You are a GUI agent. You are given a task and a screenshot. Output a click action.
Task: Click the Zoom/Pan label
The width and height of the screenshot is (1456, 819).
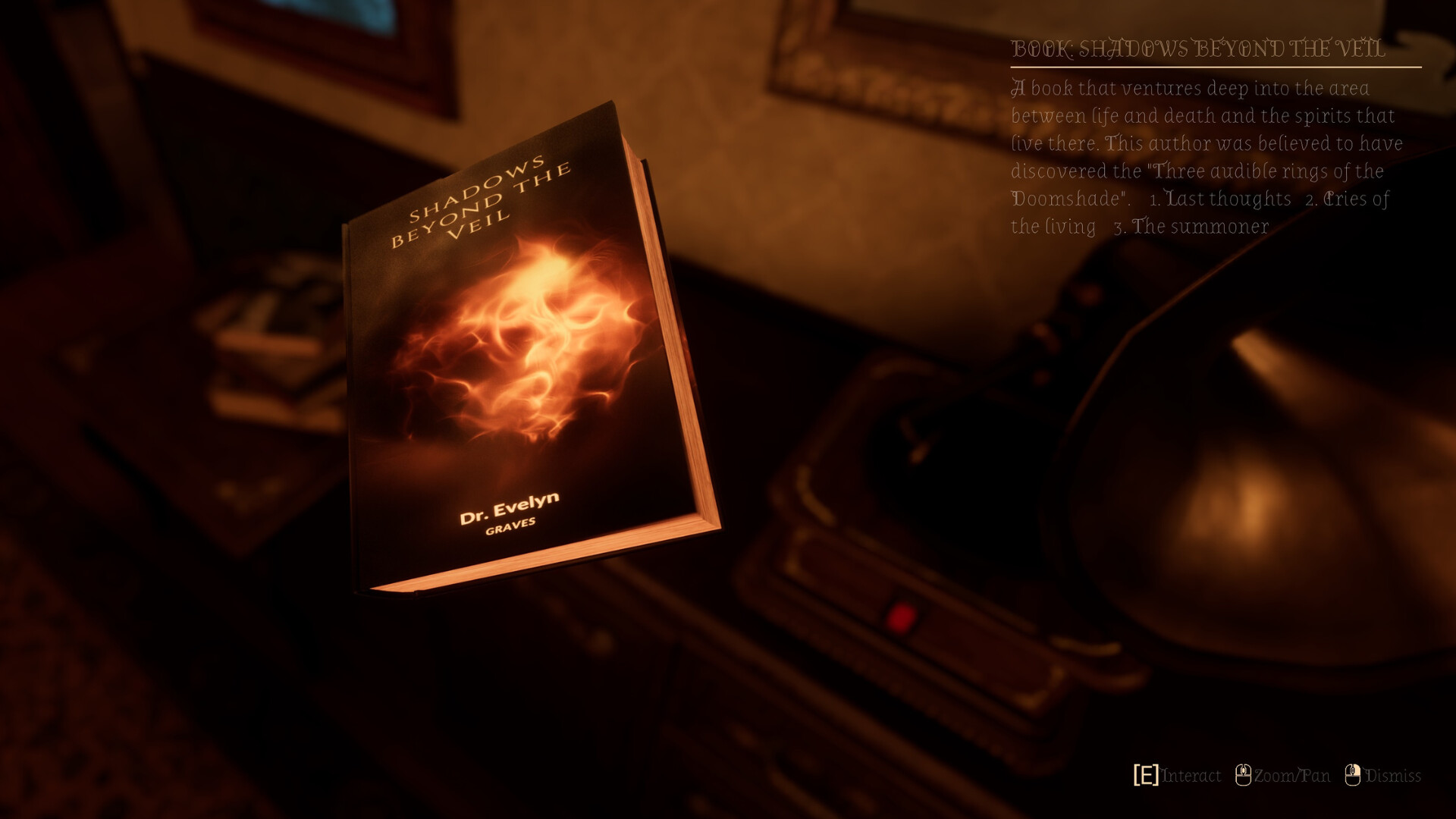point(1291,777)
